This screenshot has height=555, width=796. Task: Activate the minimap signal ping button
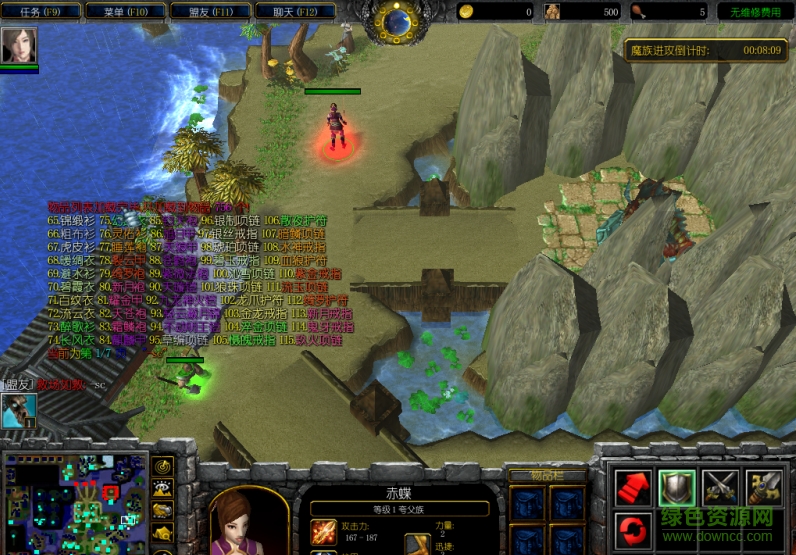tap(163, 466)
